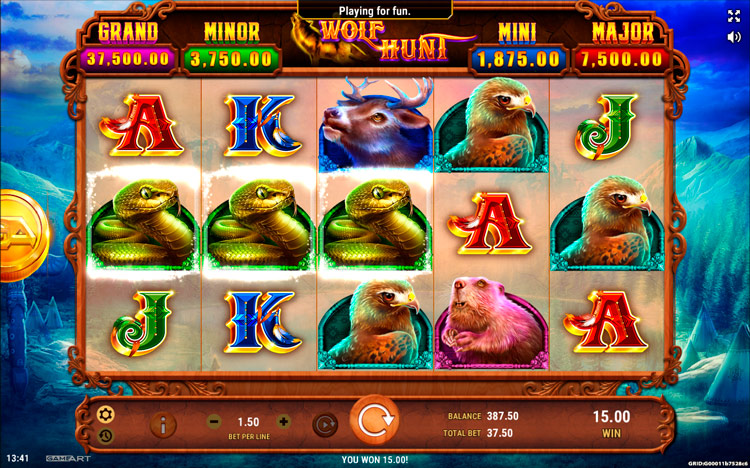Open the paytable info button

(163, 424)
